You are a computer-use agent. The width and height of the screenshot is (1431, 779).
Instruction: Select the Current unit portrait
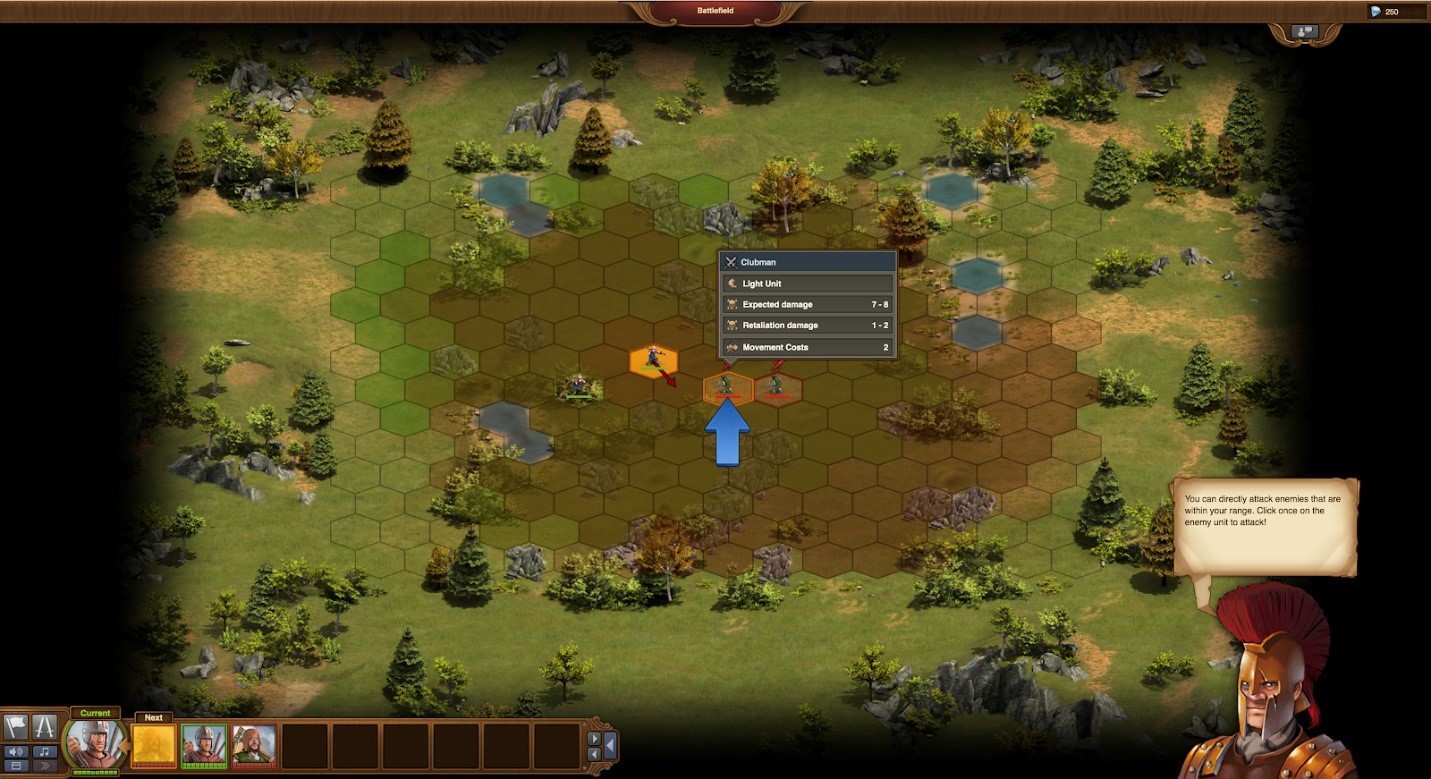(x=95, y=744)
